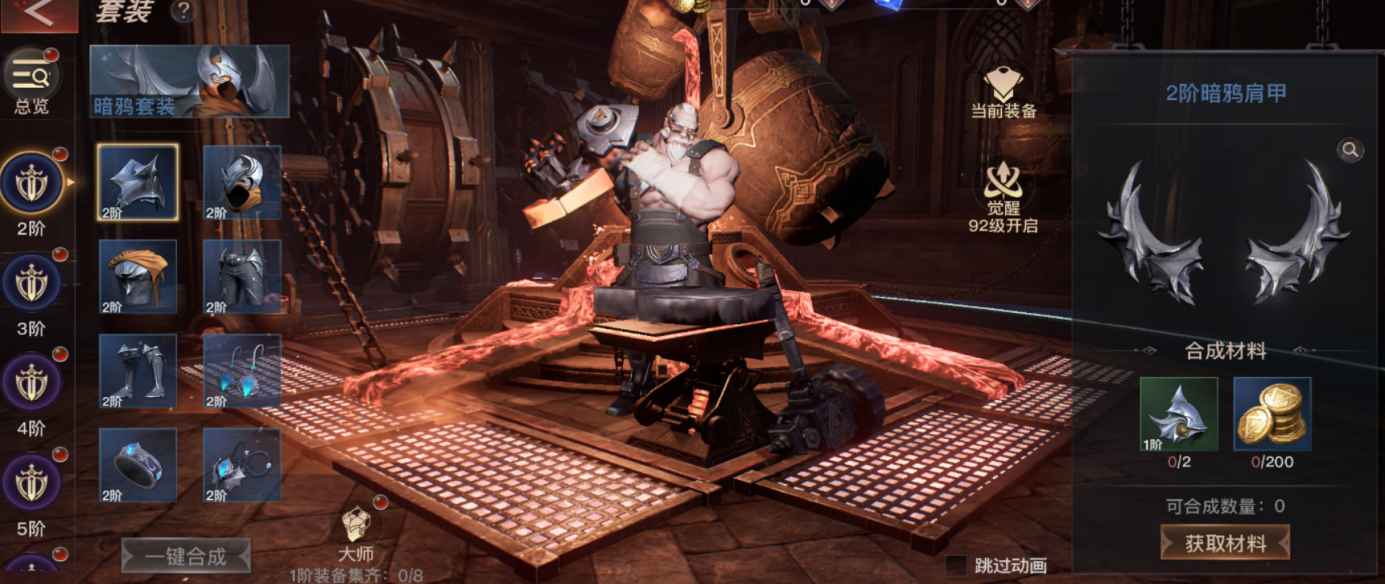The width and height of the screenshot is (1385, 584).
Task: Click the 一键合成 one-click craft button
Action: pos(186,556)
